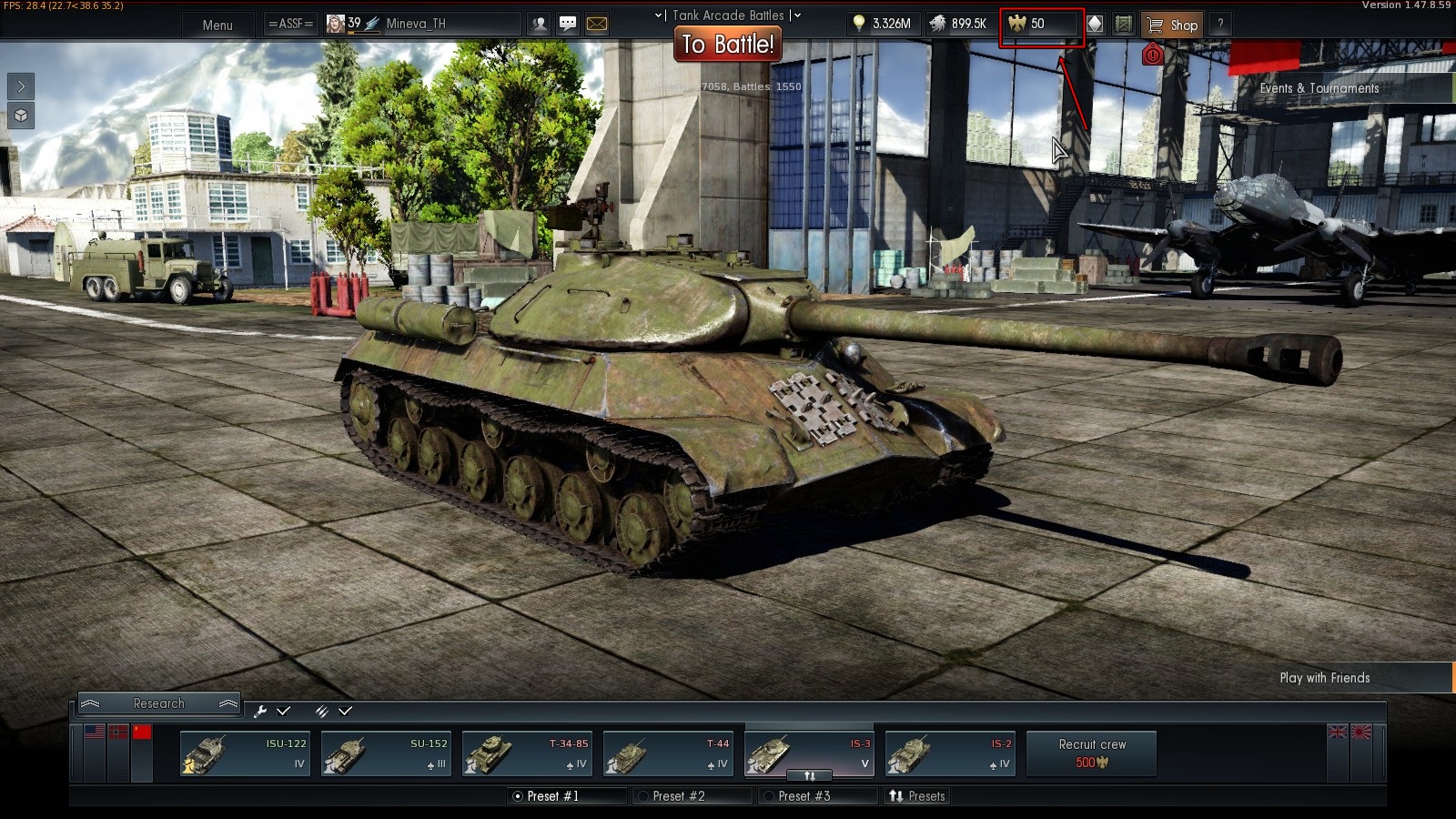Check the mail envelope icon
The height and width of the screenshot is (819, 1456).
(x=597, y=24)
